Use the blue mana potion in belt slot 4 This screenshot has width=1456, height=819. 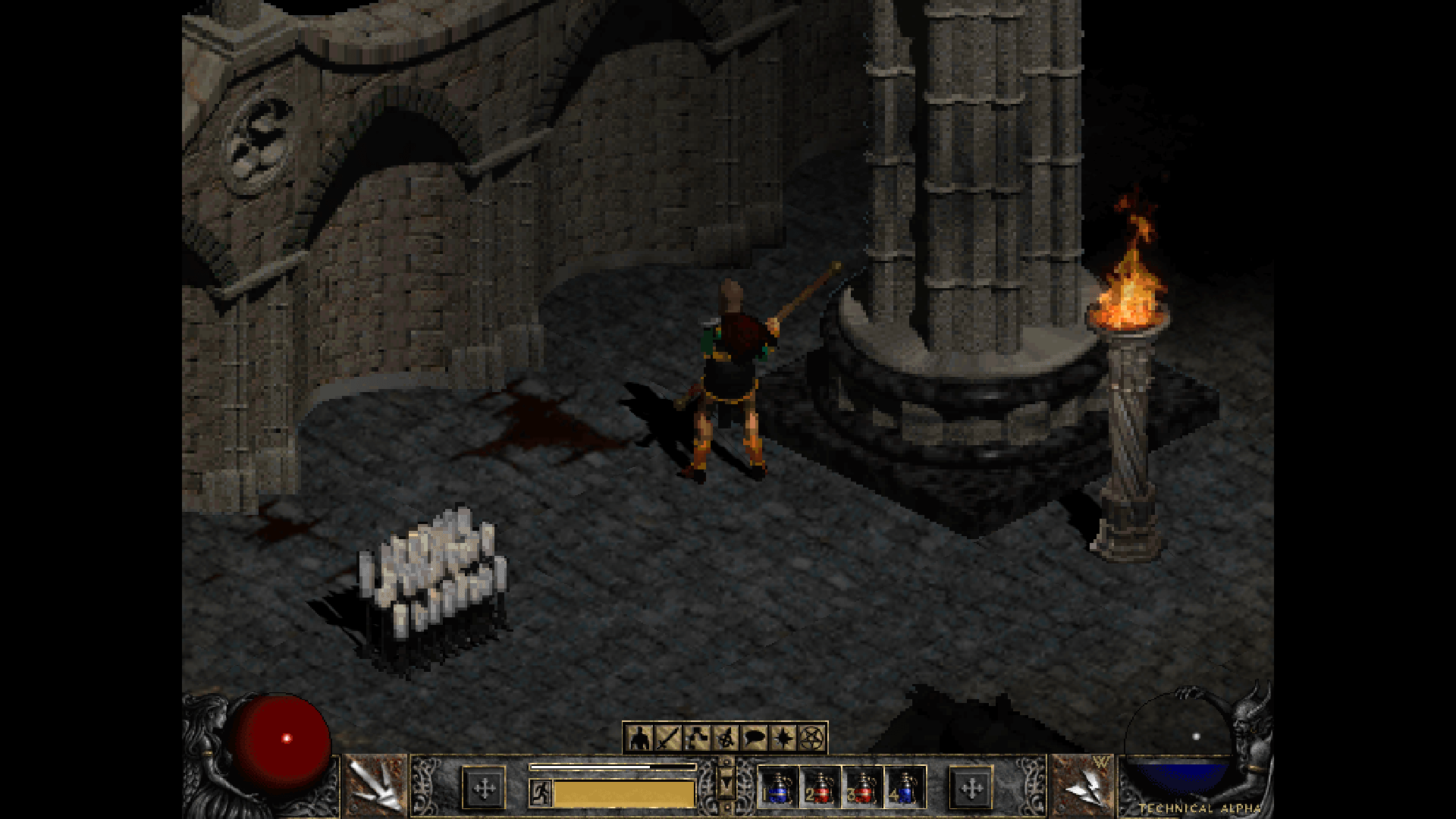click(x=904, y=788)
